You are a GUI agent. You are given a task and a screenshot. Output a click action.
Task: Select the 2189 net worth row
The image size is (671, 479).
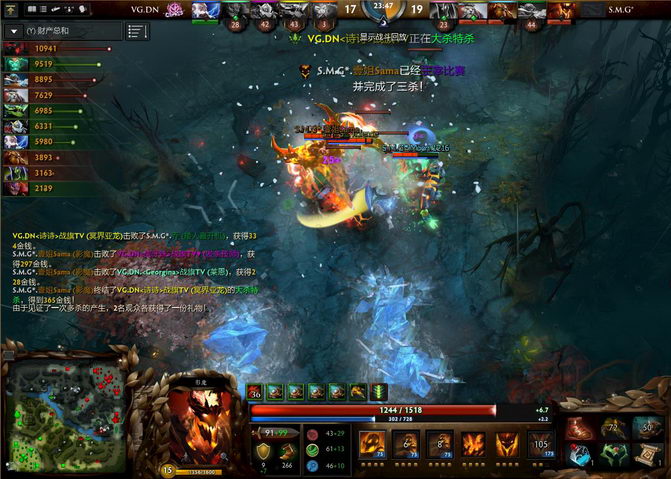pos(40,188)
